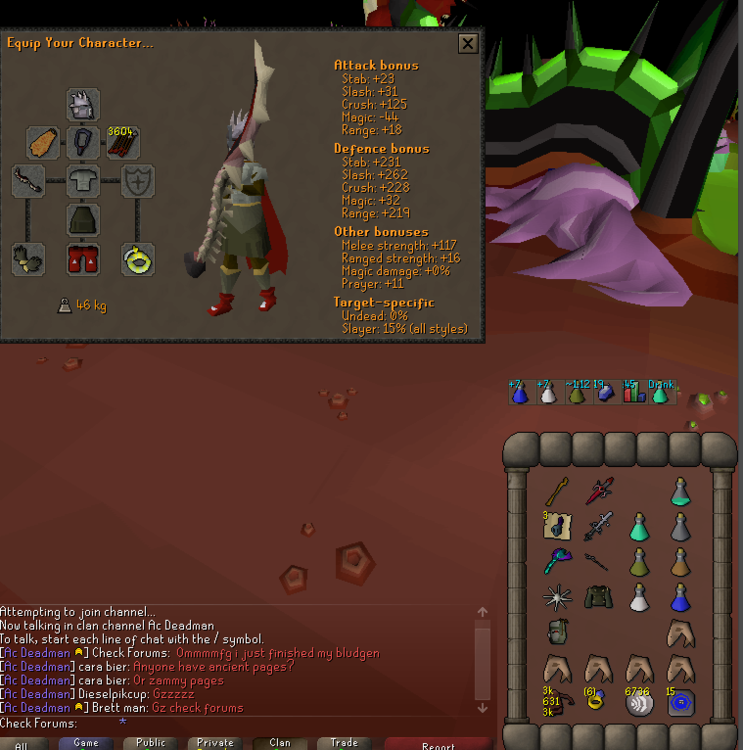Image resolution: width=743 pixels, height=750 pixels.
Task: Click the Report button
Action: tap(437, 744)
